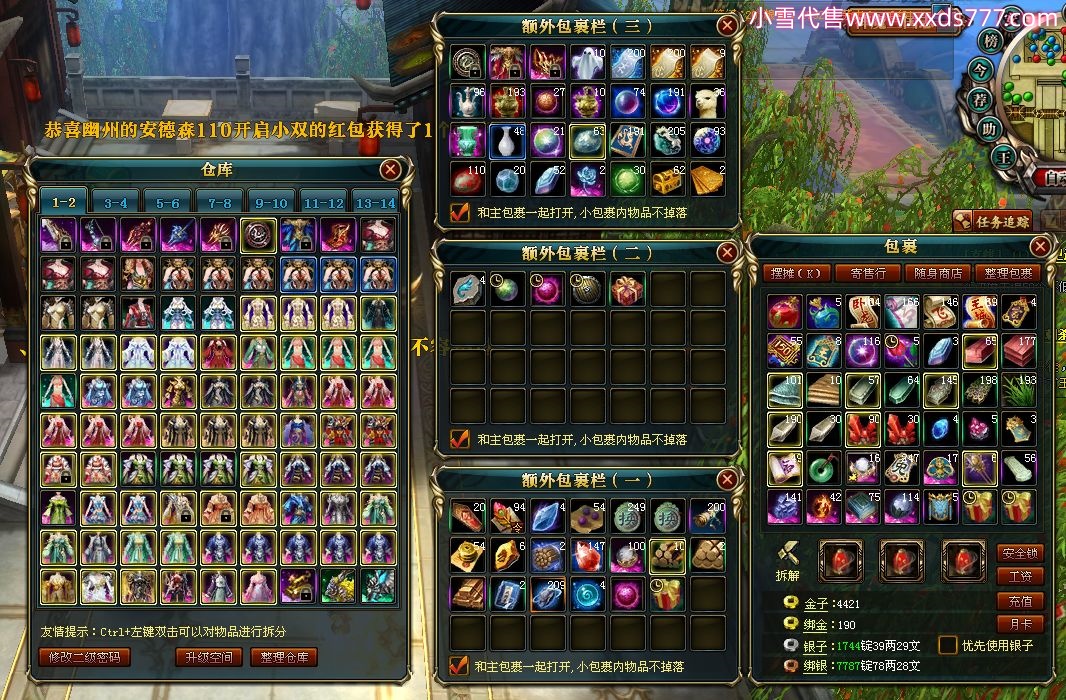Upgrade storage with 升级空间 button
Screen dimensions: 1066x700
tap(208, 657)
